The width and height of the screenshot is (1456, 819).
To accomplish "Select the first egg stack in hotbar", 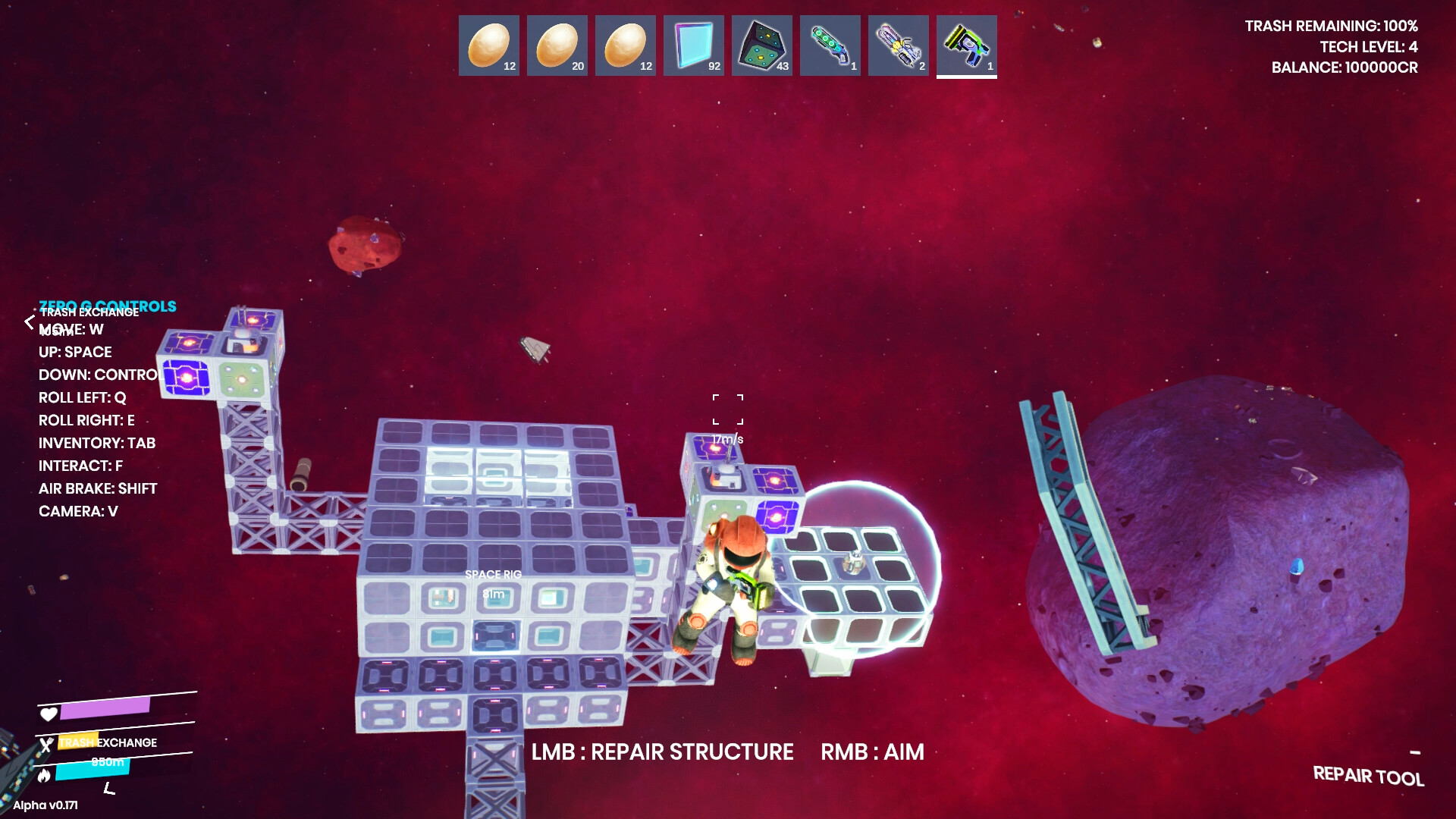I will (488, 45).
